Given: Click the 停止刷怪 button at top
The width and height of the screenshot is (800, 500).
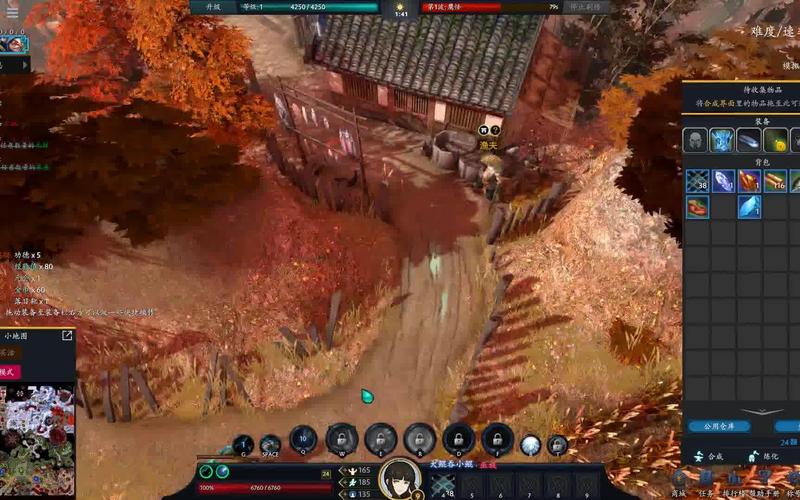Looking at the screenshot, I should click(589, 7).
